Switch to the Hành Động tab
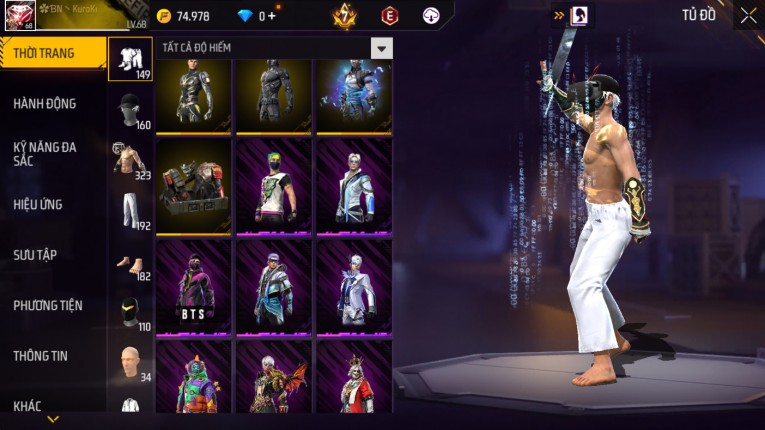The height and width of the screenshot is (430, 765). tap(45, 104)
